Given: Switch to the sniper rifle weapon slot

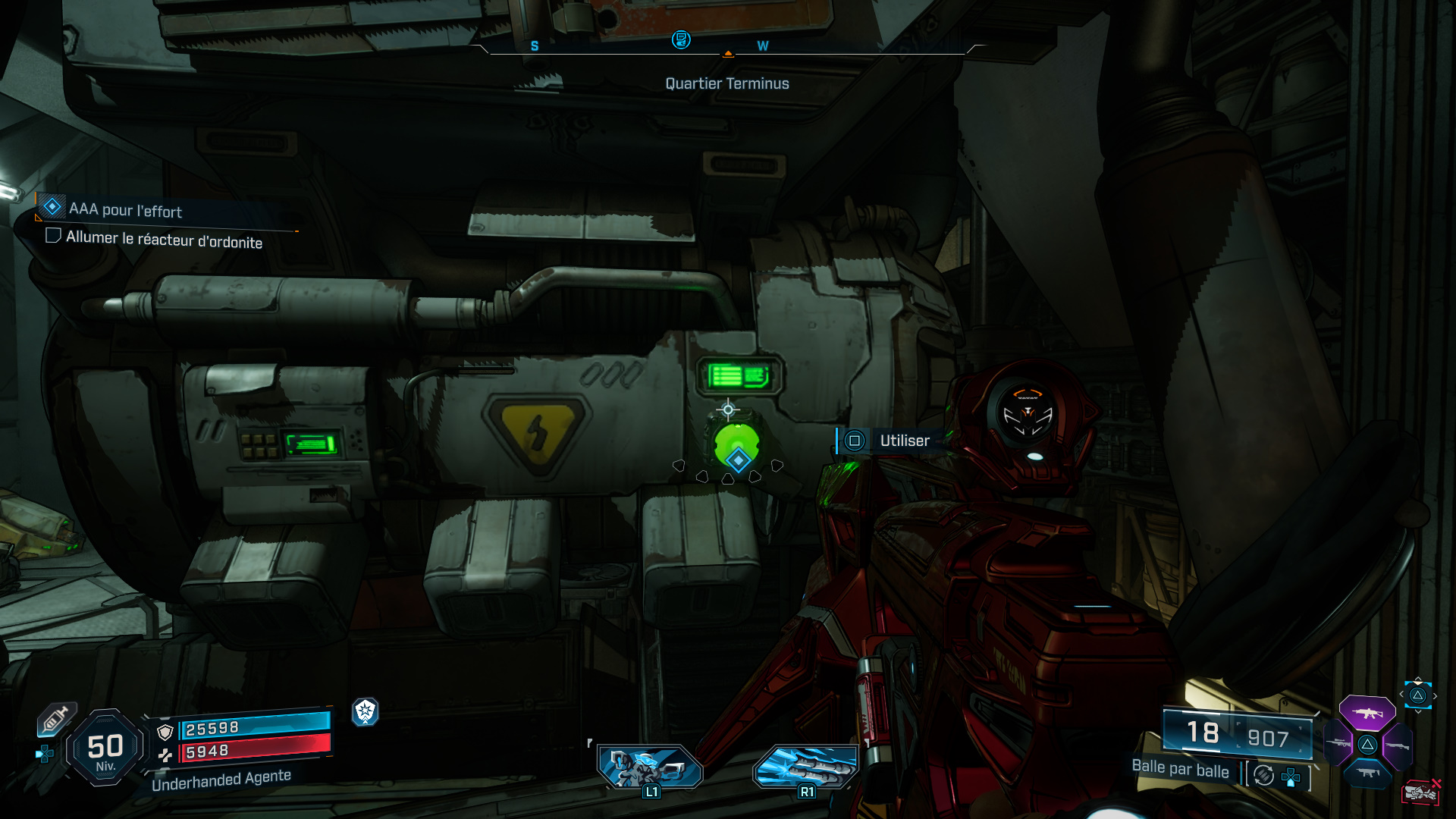Looking at the screenshot, I should tap(1338, 744).
